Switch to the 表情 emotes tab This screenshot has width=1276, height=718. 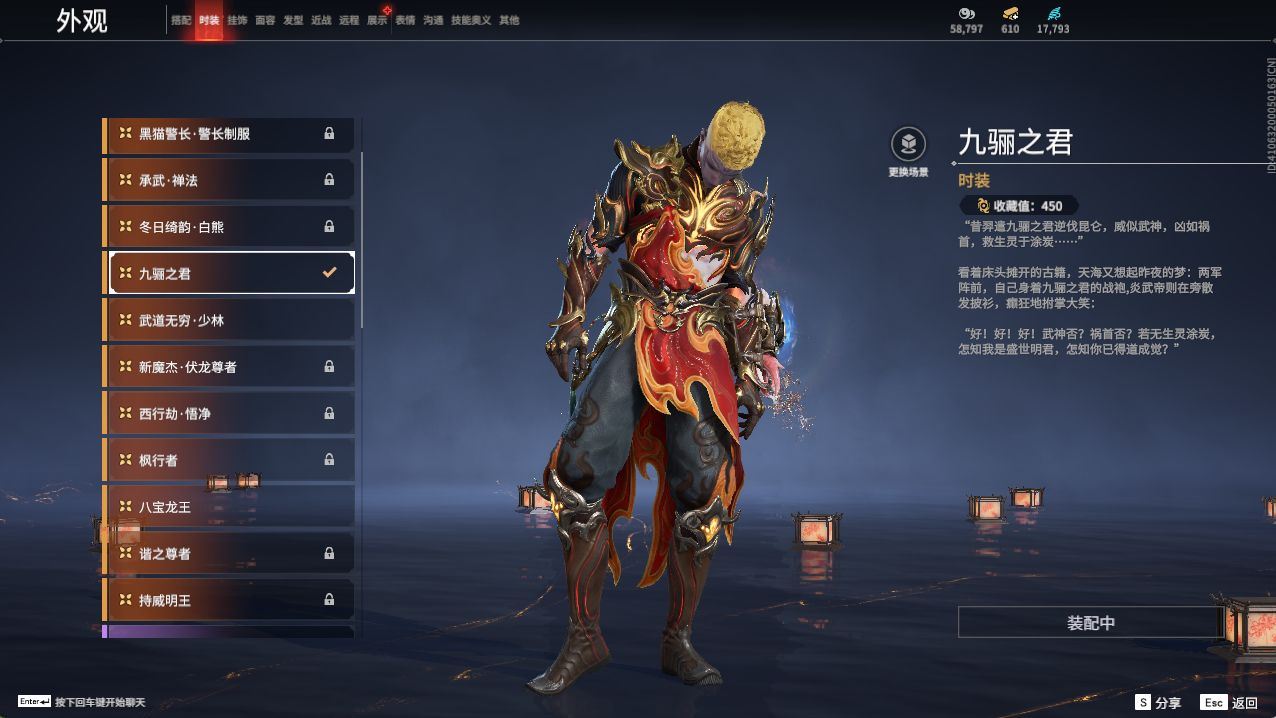click(405, 20)
